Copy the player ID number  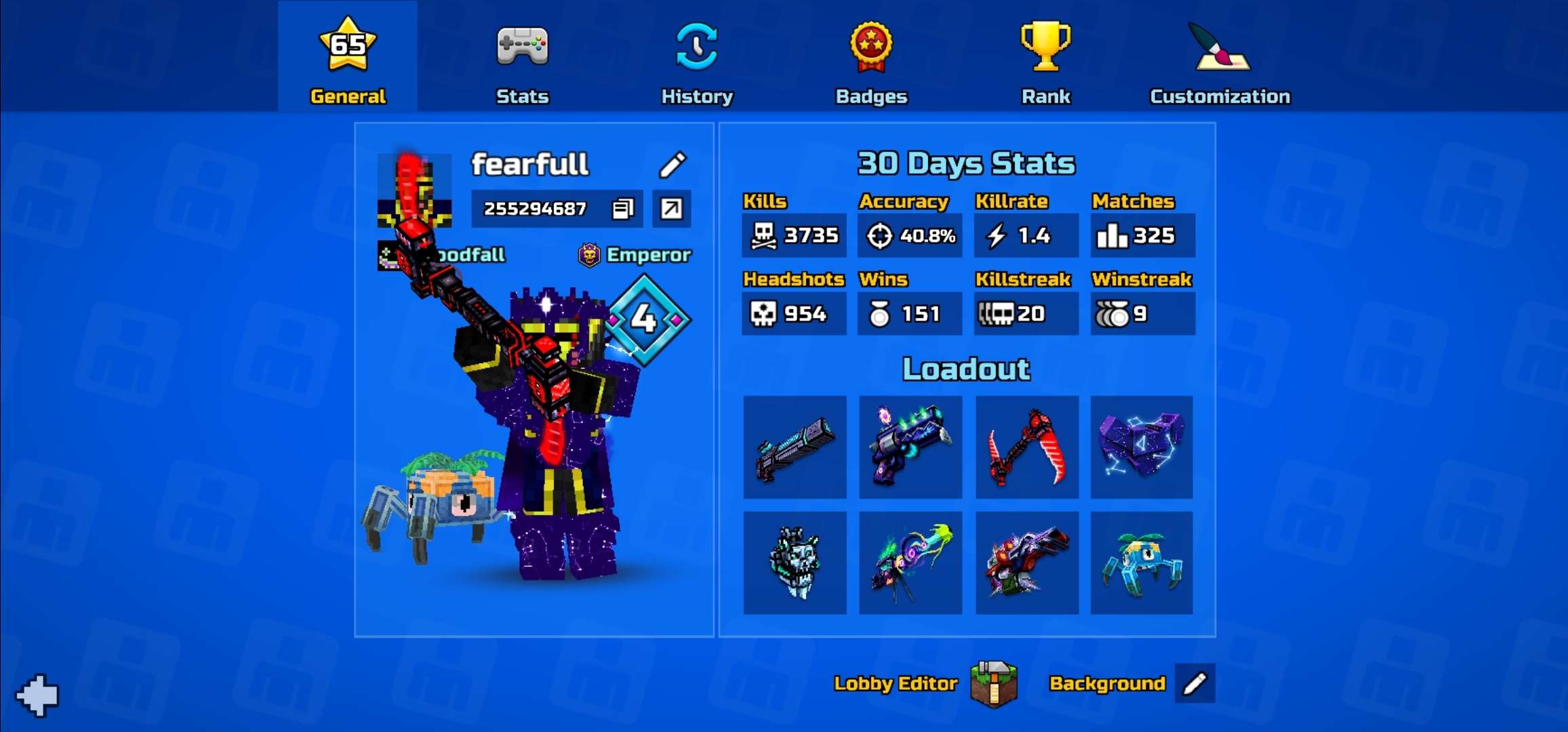(622, 209)
